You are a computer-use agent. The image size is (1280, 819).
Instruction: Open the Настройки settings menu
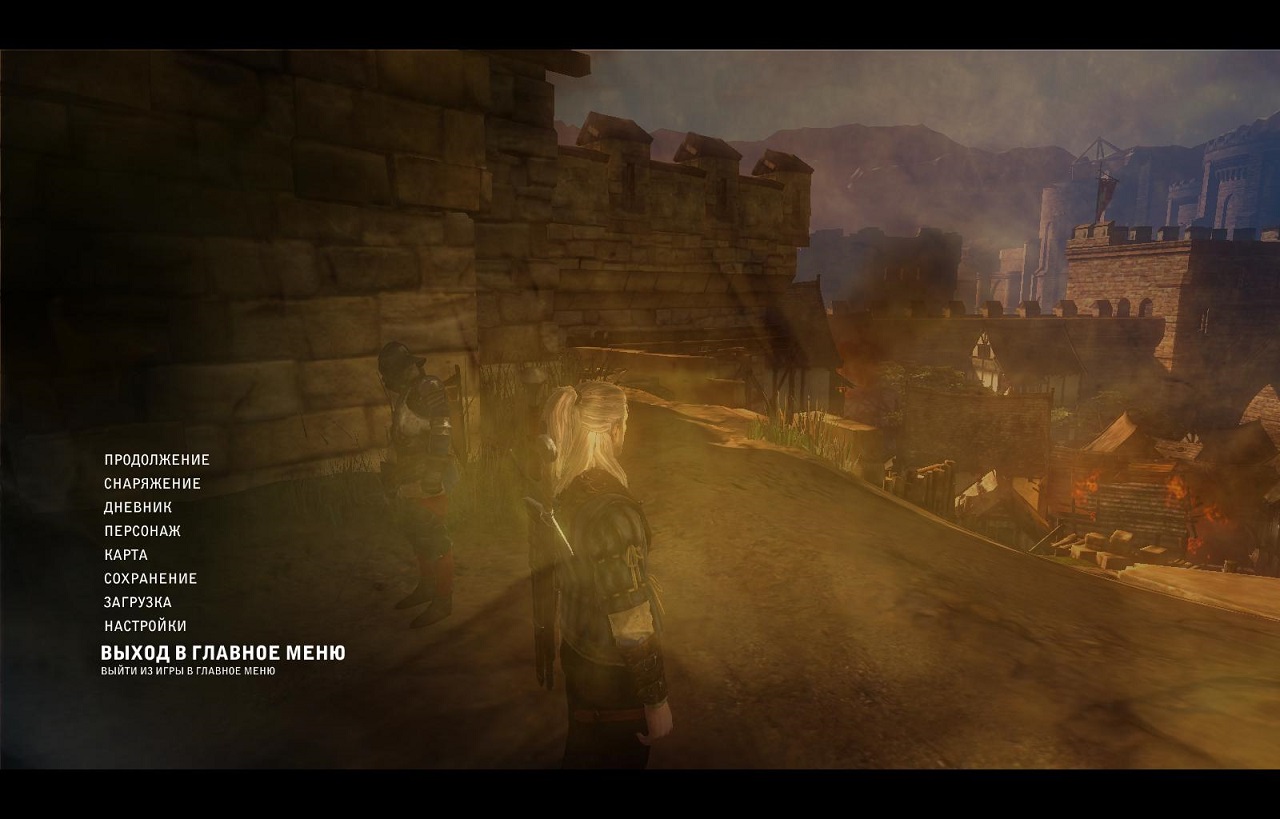145,626
